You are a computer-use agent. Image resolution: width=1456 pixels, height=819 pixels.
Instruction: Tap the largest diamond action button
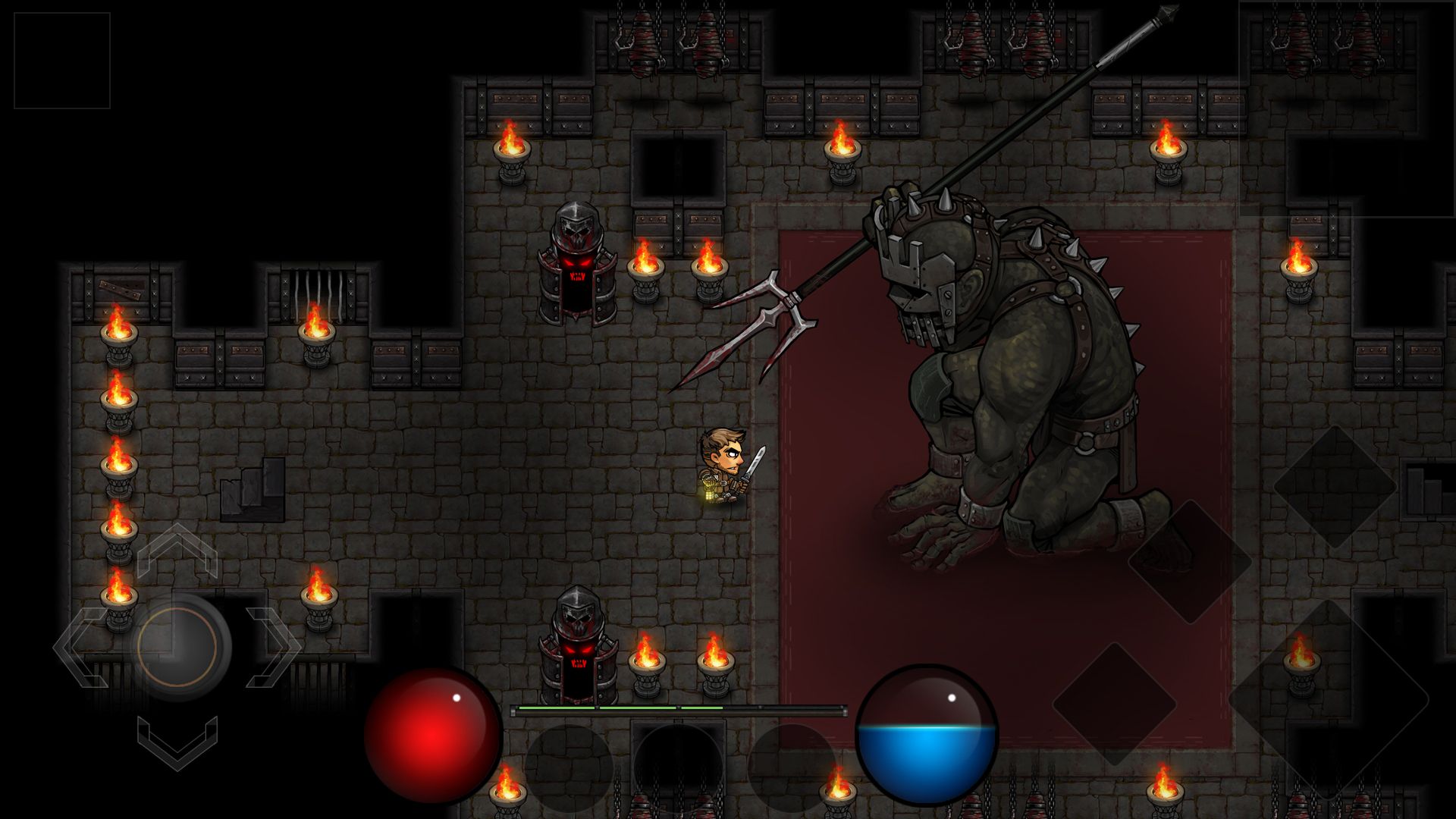click(x=1328, y=698)
